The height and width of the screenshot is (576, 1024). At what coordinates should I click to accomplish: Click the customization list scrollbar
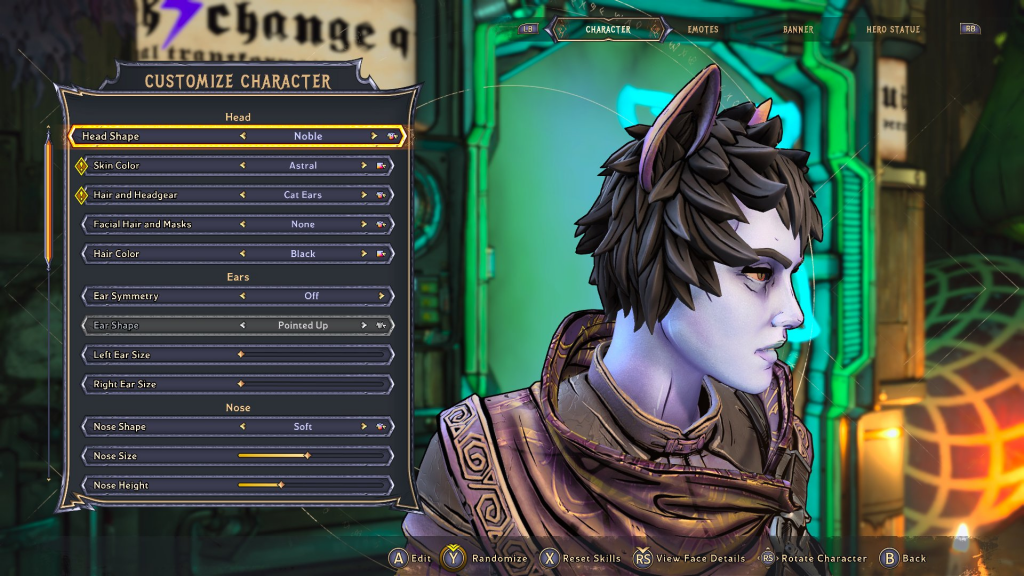coord(46,205)
